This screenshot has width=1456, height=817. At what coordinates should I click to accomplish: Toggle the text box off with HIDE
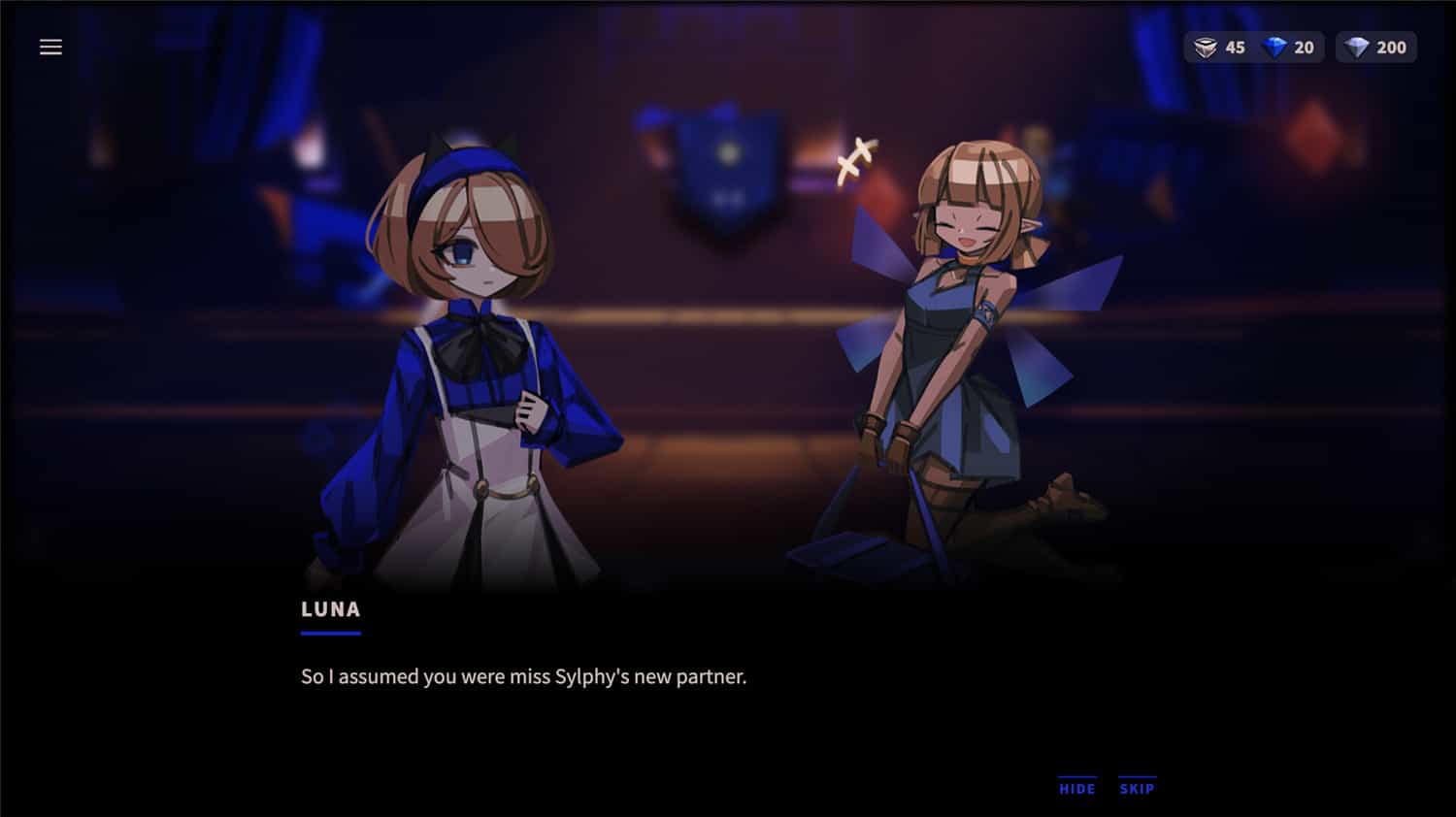tap(1077, 789)
